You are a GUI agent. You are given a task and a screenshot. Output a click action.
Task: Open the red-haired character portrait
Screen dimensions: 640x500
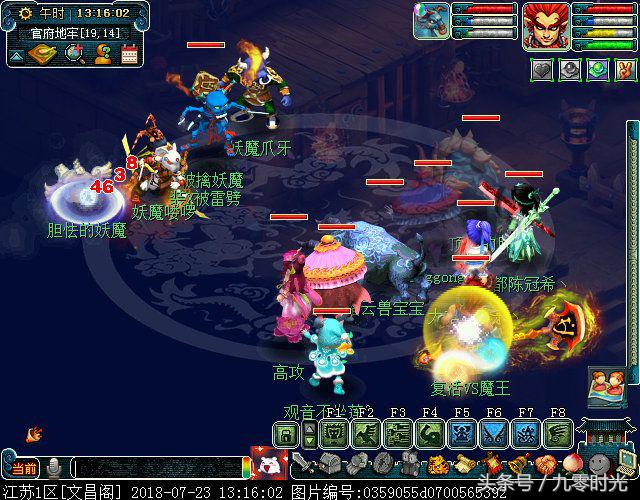click(545, 24)
